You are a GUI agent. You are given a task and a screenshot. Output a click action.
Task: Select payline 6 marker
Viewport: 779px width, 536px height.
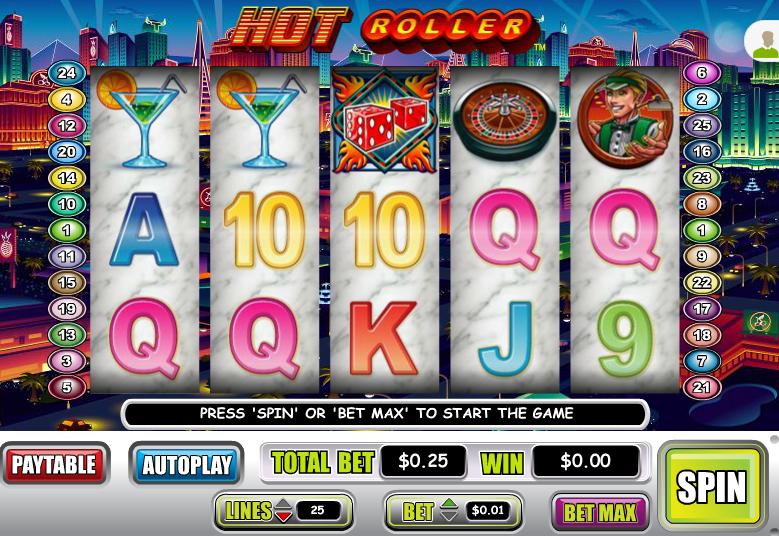[x=701, y=73]
